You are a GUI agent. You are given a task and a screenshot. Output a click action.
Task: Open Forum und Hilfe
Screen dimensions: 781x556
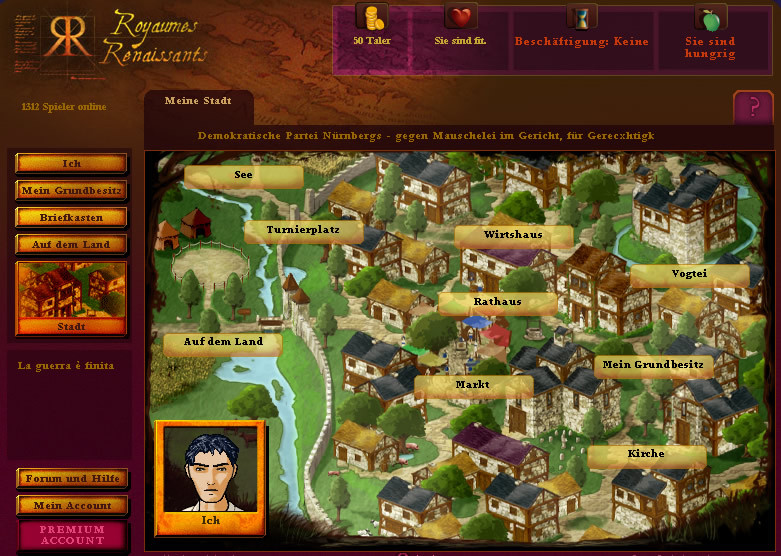pos(71,478)
